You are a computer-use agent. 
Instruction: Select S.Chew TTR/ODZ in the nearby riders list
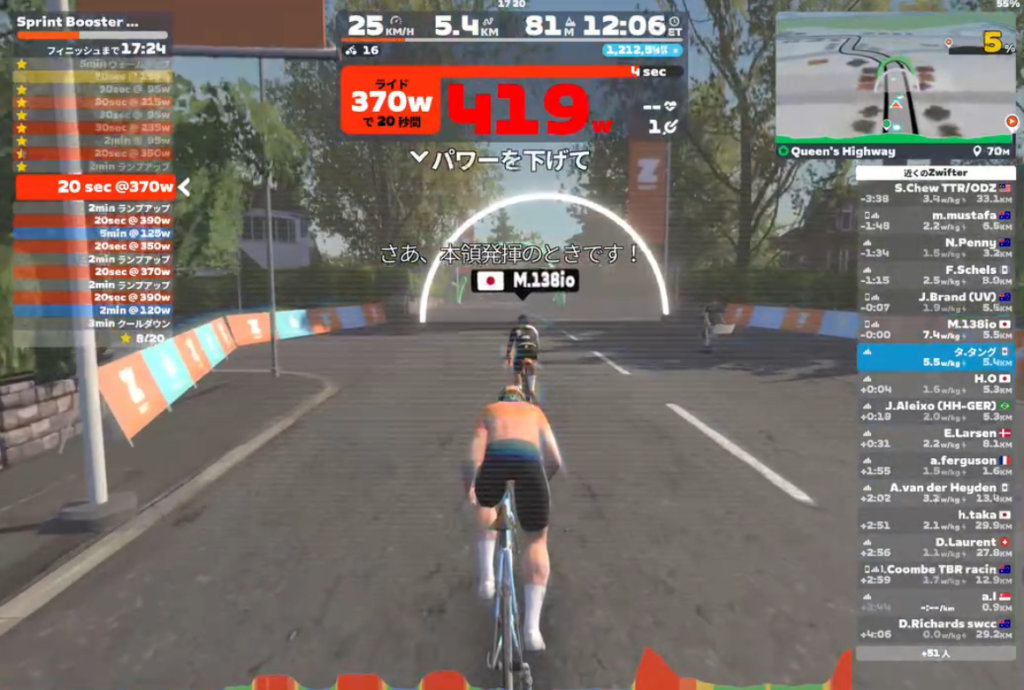(x=935, y=194)
